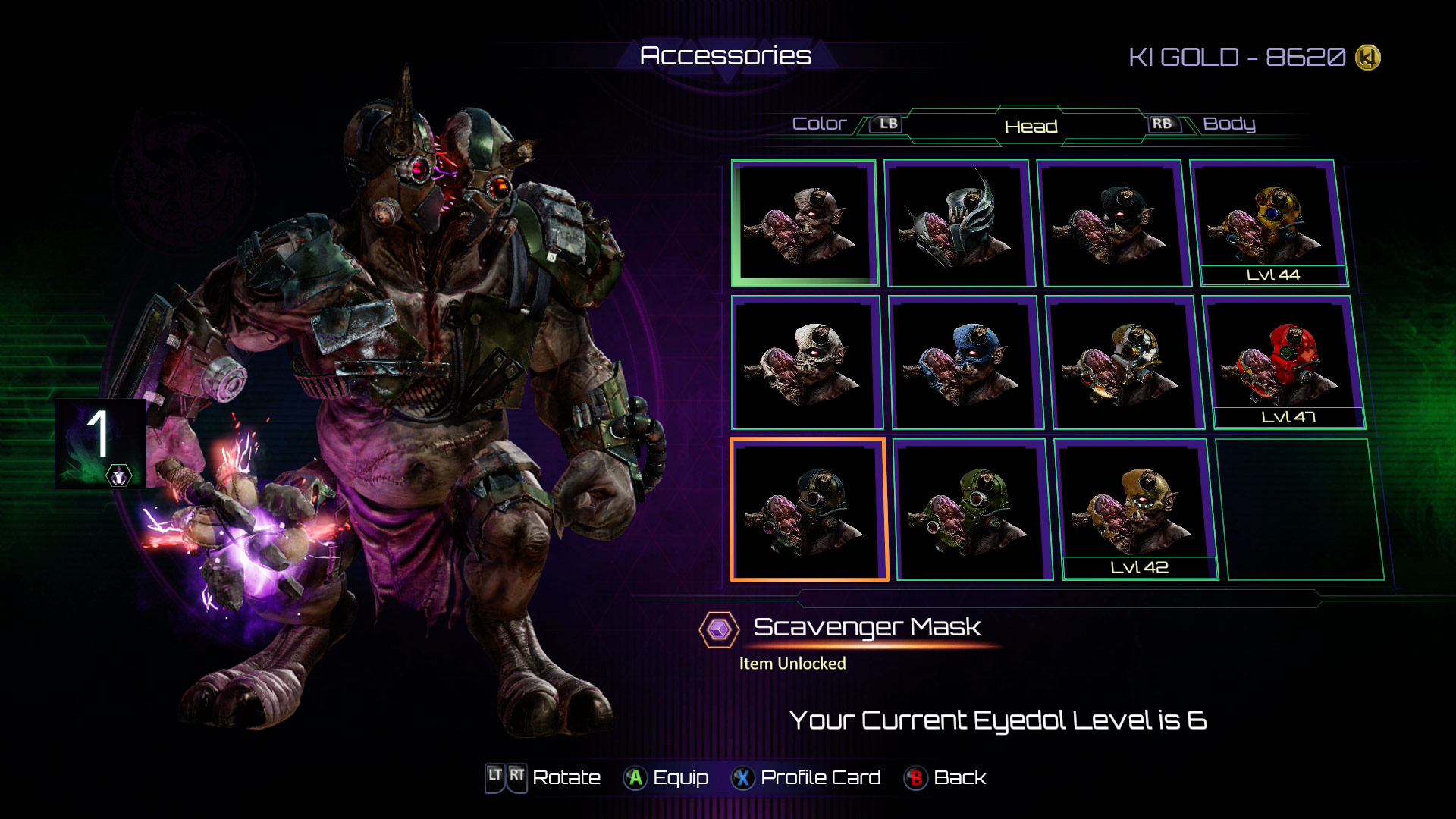Switch to the Body tab
This screenshot has height=819, width=1456.
pyautogui.click(x=1231, y=124)
